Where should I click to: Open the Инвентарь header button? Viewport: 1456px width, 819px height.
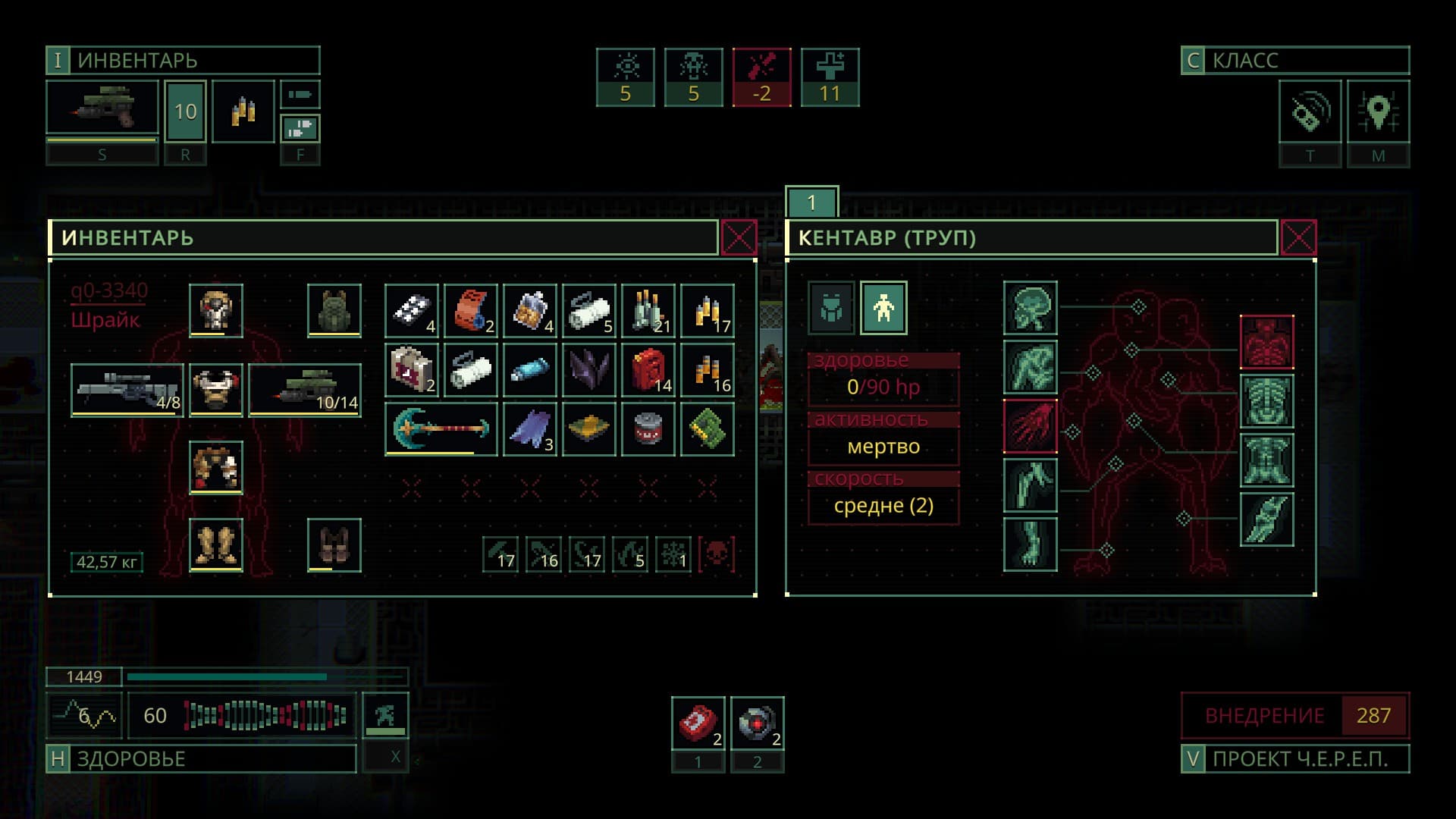coord(183,61)
